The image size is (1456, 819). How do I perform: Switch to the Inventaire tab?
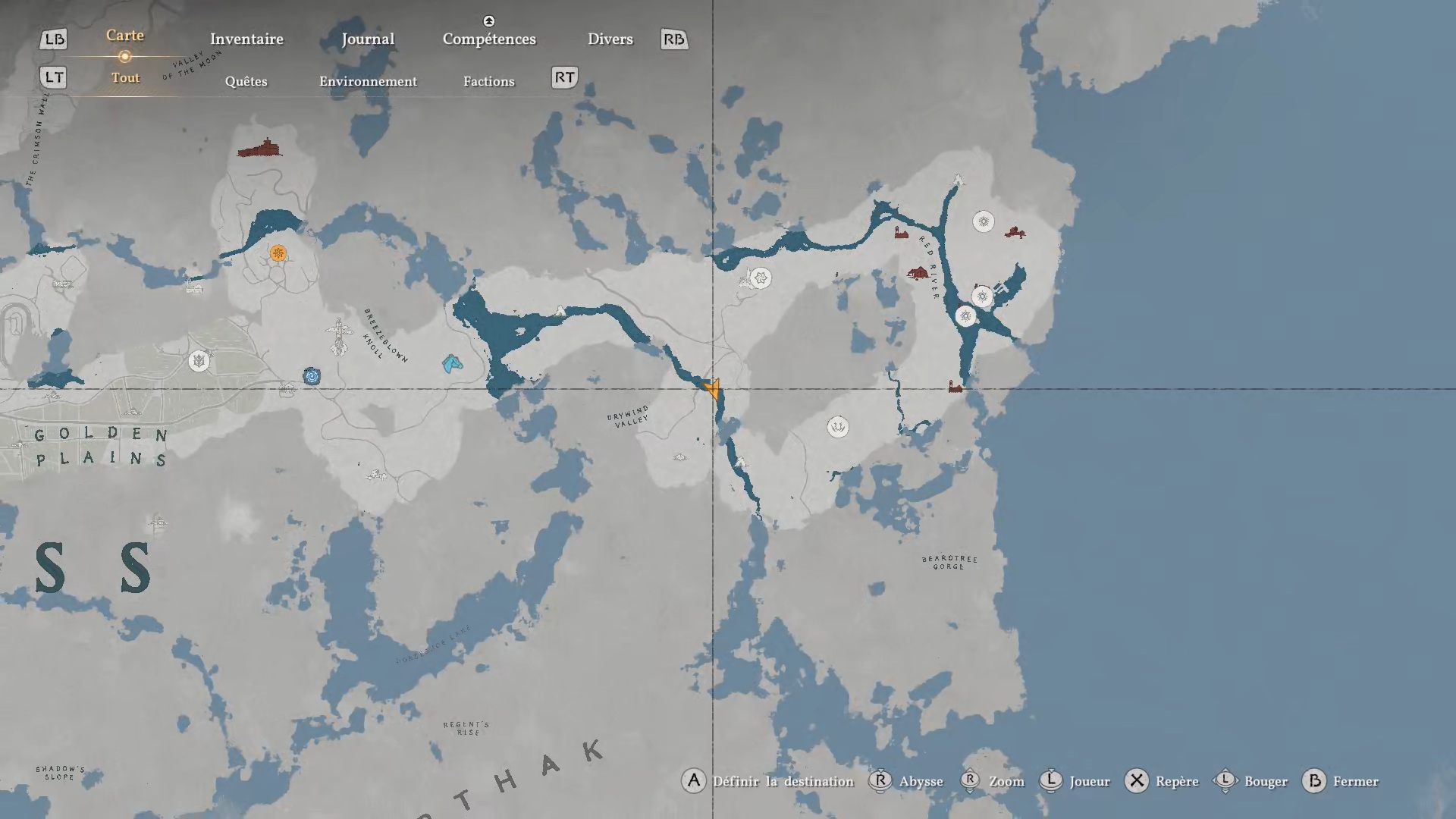[x=246, y=39]
